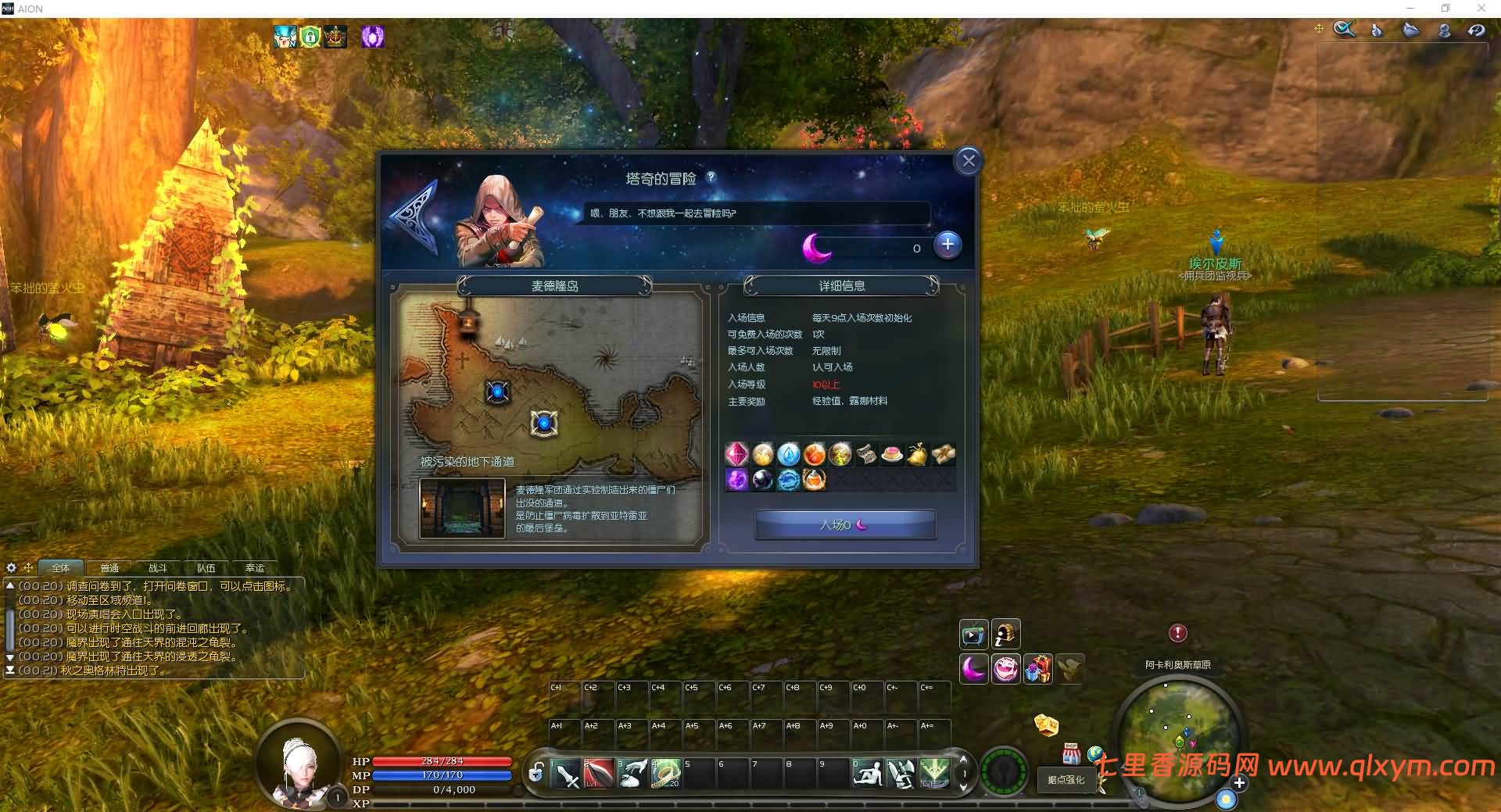
Task: Click the purple wings buff icon at top
Action: coord(373,36)
